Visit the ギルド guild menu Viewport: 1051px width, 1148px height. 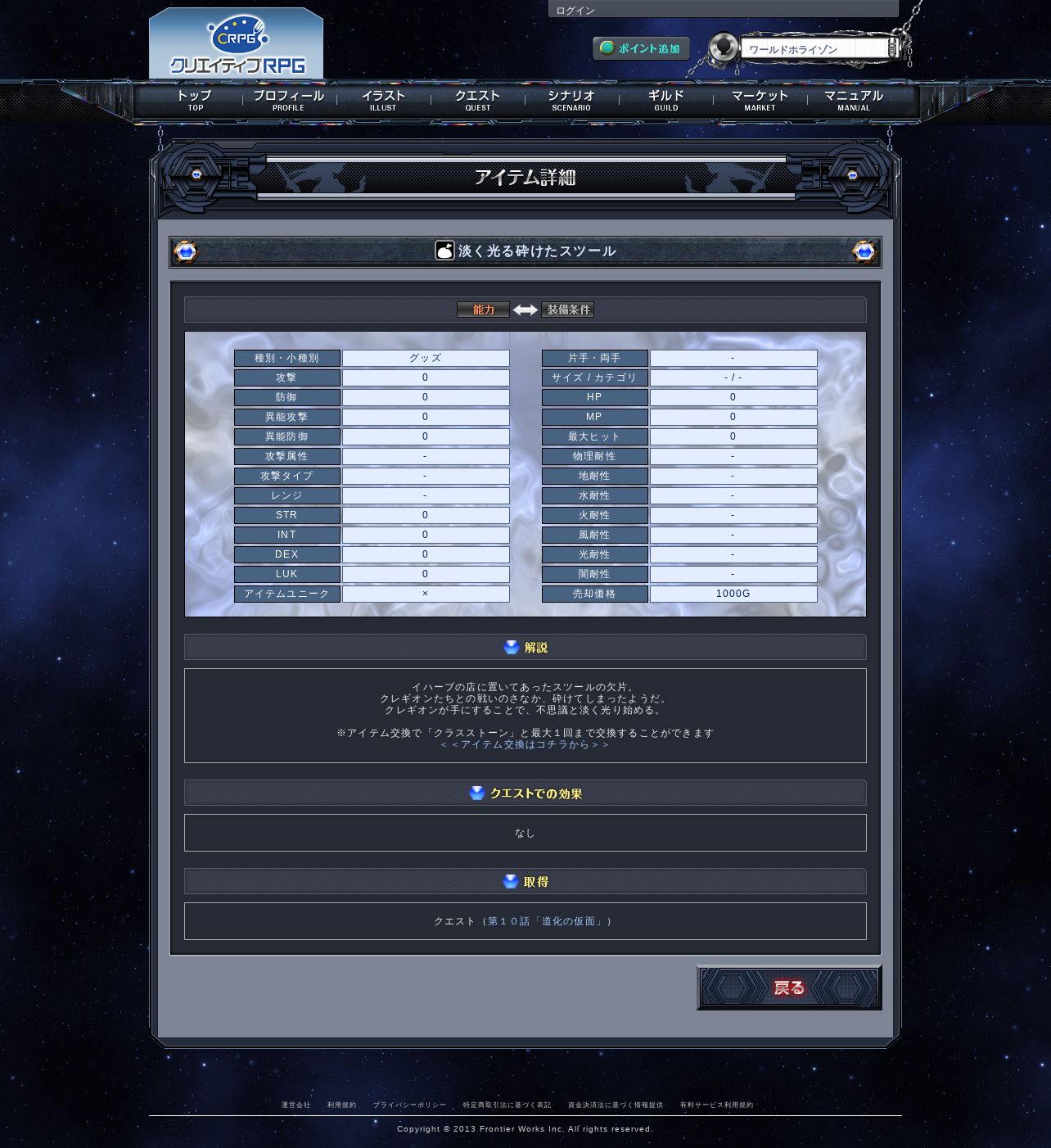coord(665,100)
